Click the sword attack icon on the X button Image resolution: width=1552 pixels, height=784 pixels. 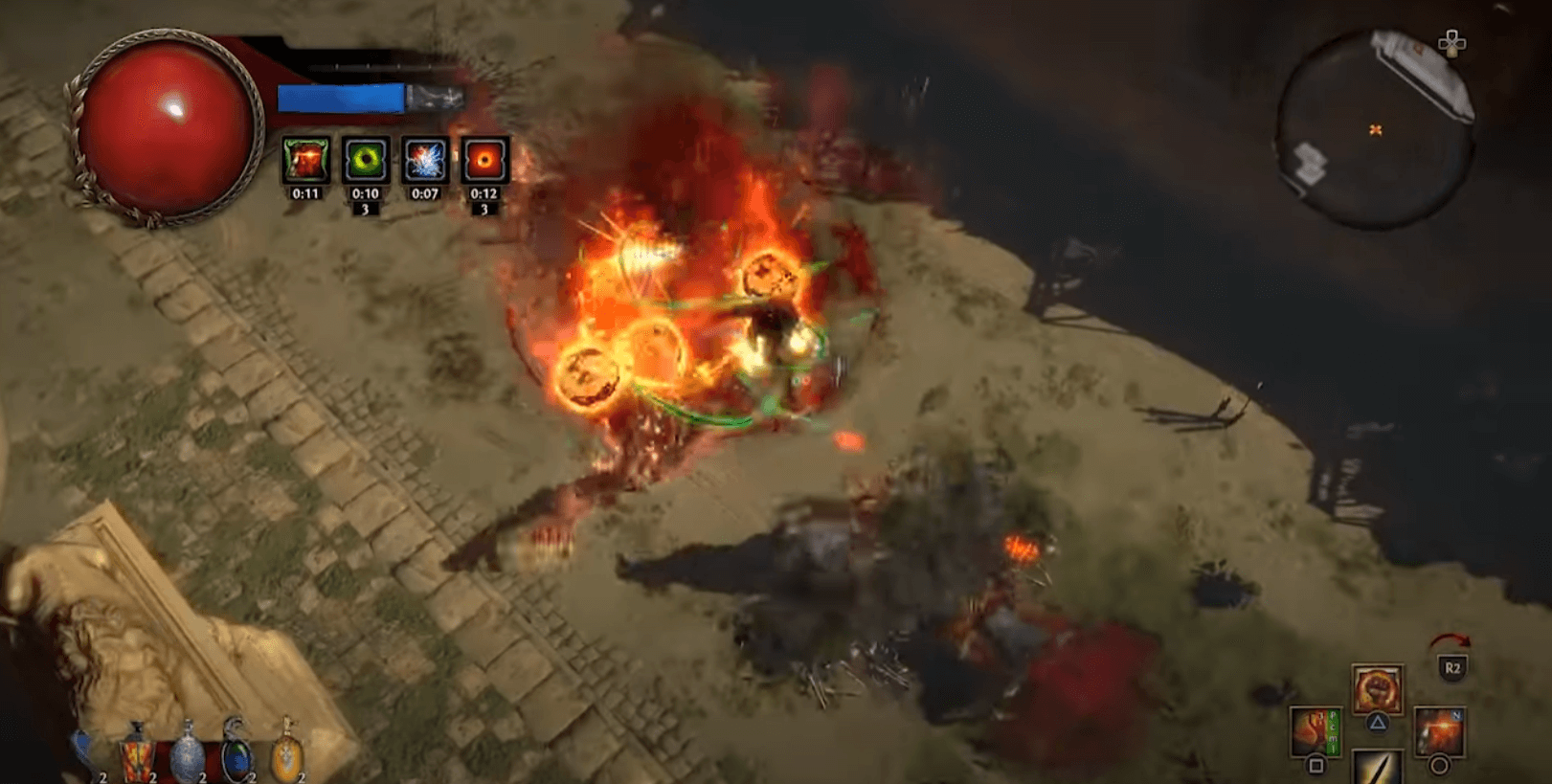click(x=1378, y=771)
